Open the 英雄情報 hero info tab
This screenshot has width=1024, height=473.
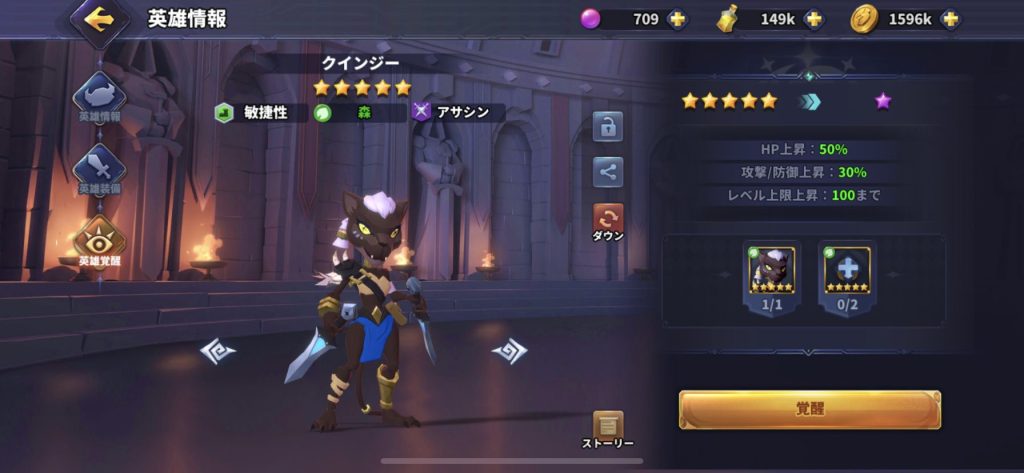point(99,95)
